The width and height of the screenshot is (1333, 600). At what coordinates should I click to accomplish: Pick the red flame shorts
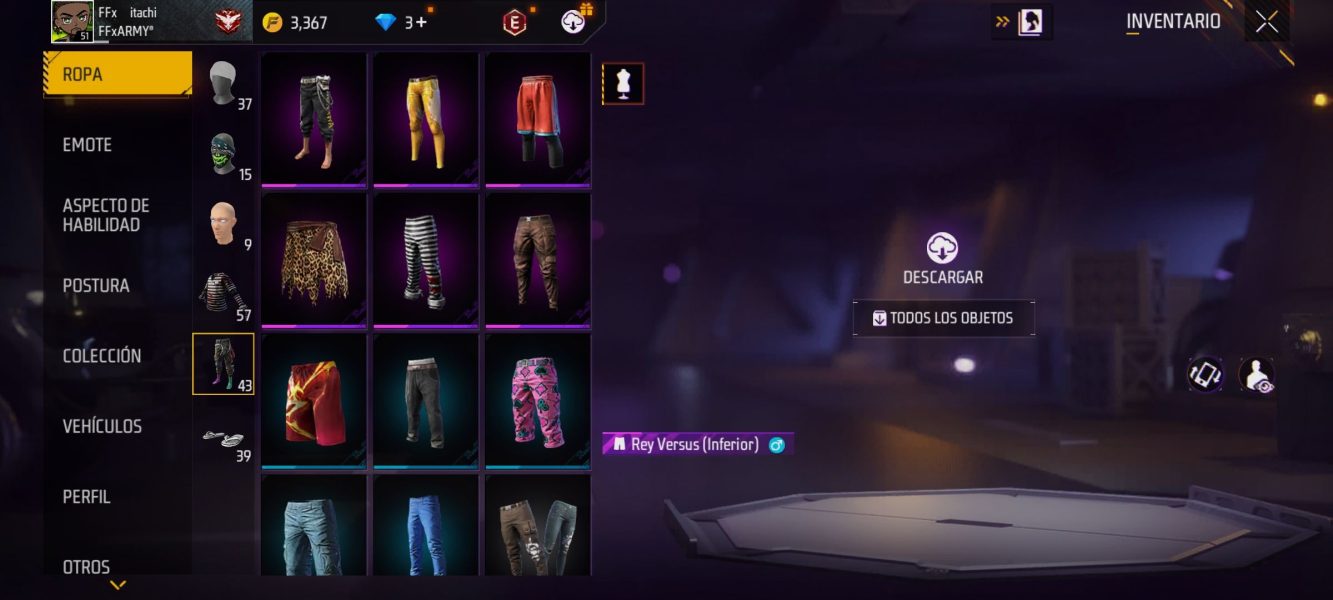pyautogui.click(x=314, y=401)
